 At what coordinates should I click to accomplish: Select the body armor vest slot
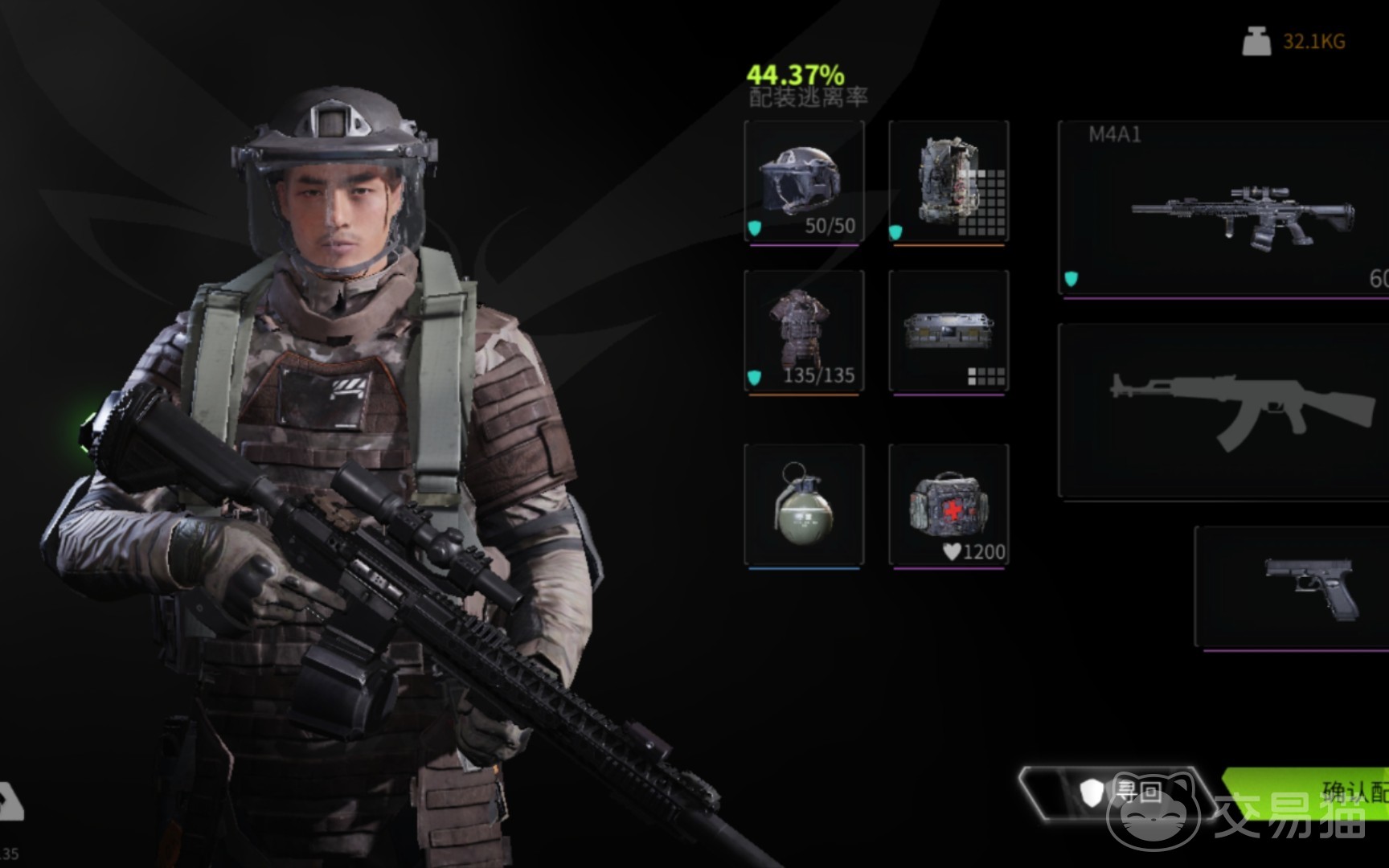pos(804,331)
